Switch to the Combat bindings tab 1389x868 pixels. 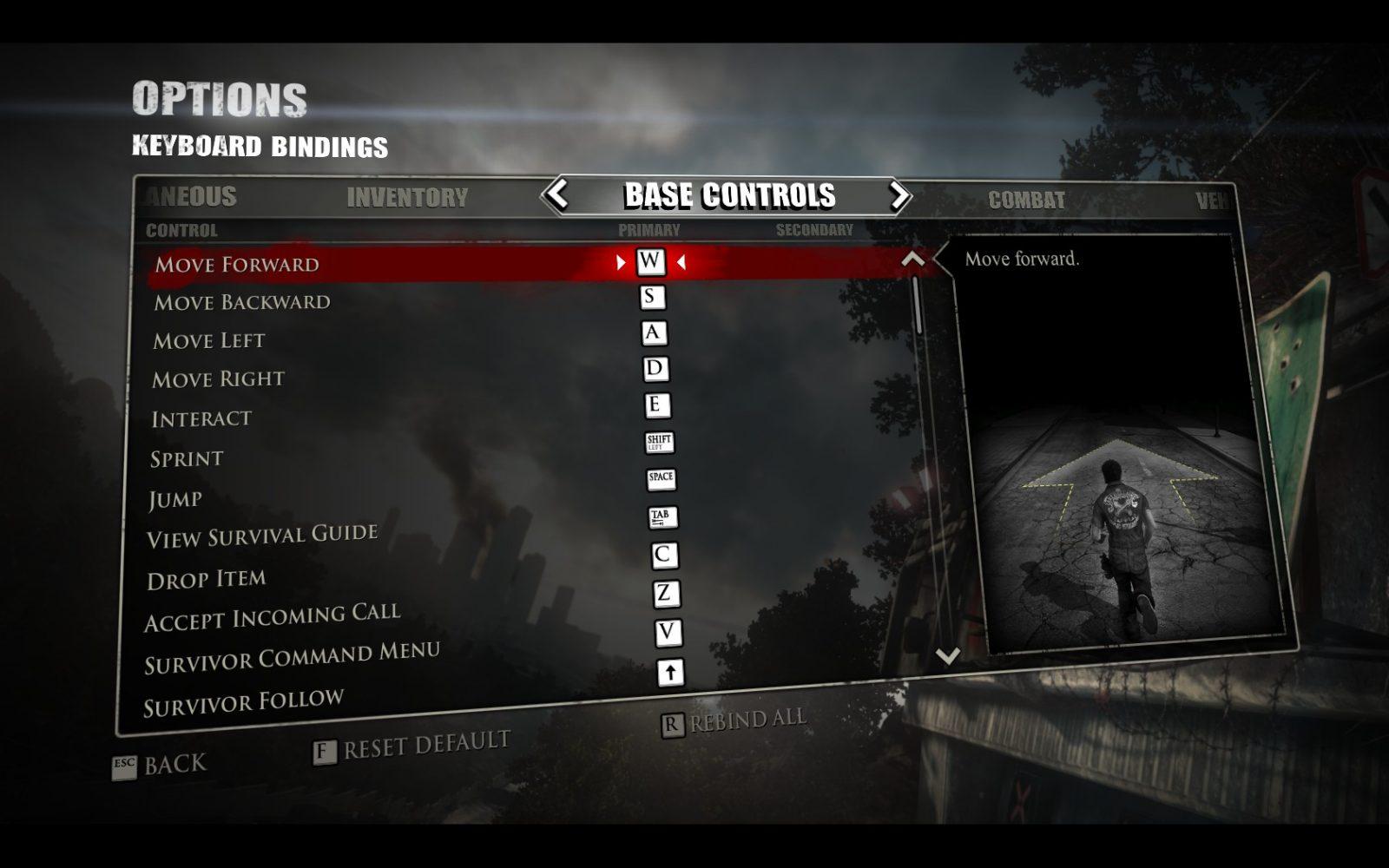pyautogui.click(x=1026, y=201)
